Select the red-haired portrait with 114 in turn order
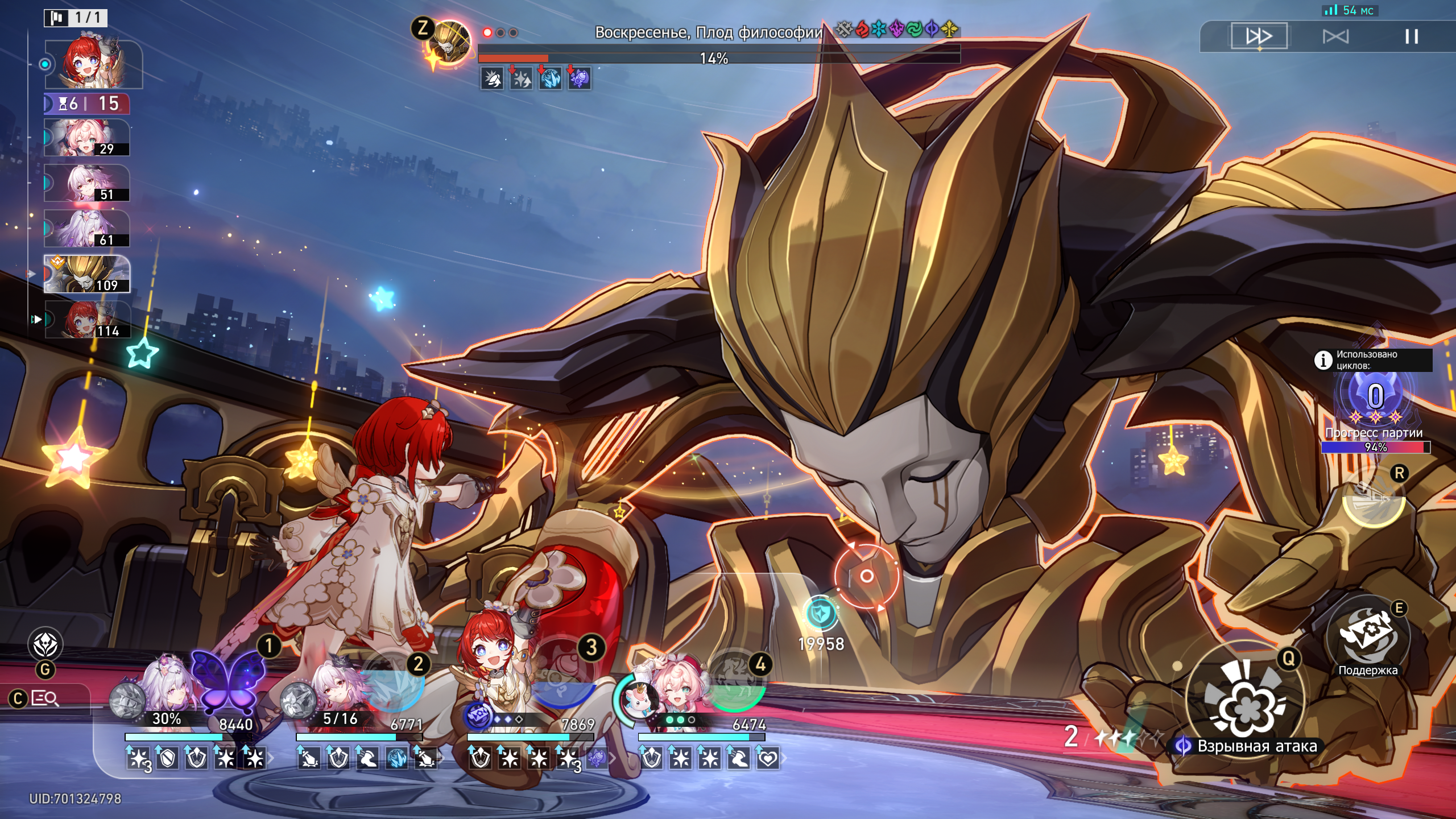 pyautogui.click(x=88, y=320)
